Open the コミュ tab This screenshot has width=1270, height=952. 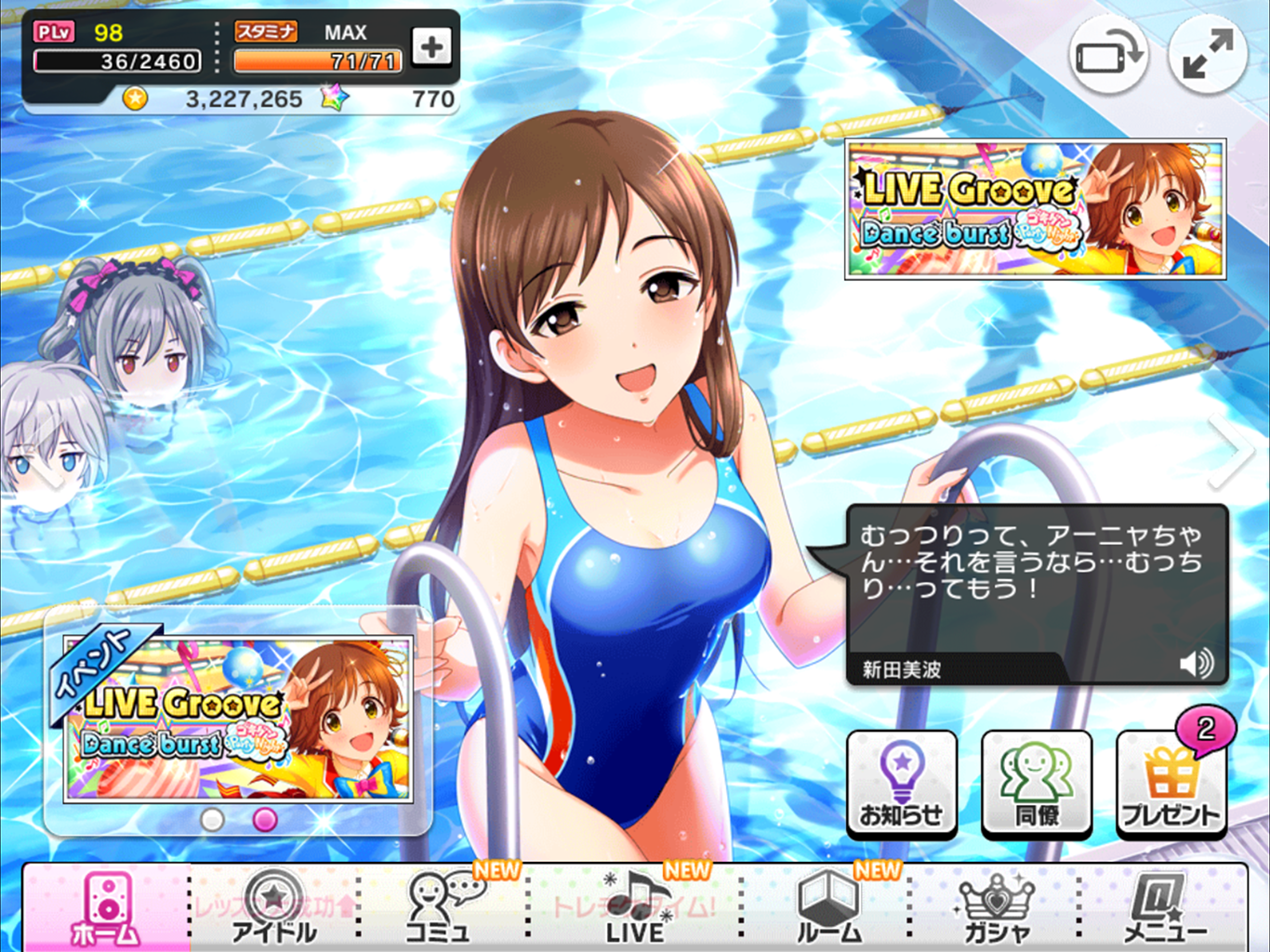[x=441, y=908]
